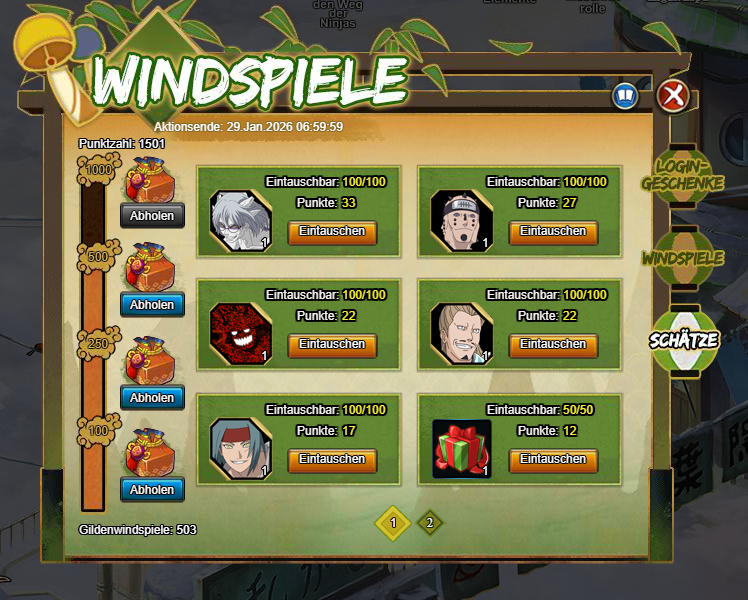The image size is (748, 600).
Task: Claim the 1000-point reward with Abholen
Action: (x=152, y=215)
